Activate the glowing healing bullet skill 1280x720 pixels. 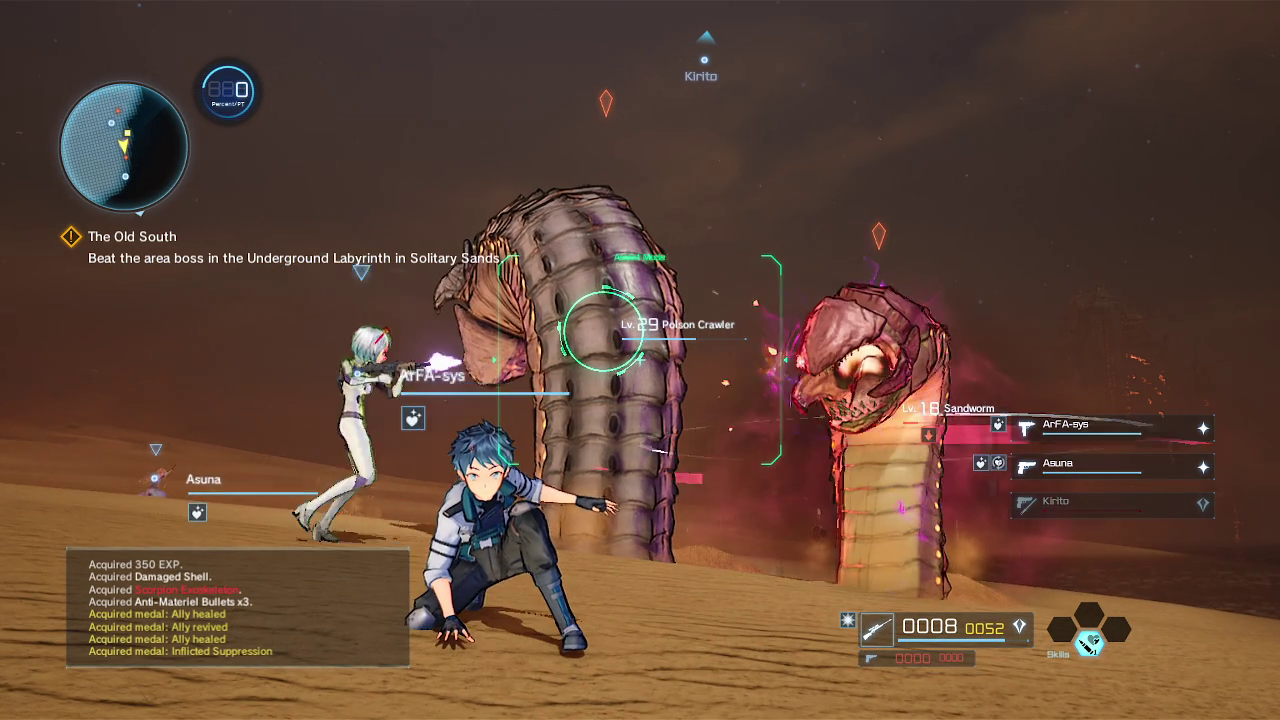tap(1088, 643)
